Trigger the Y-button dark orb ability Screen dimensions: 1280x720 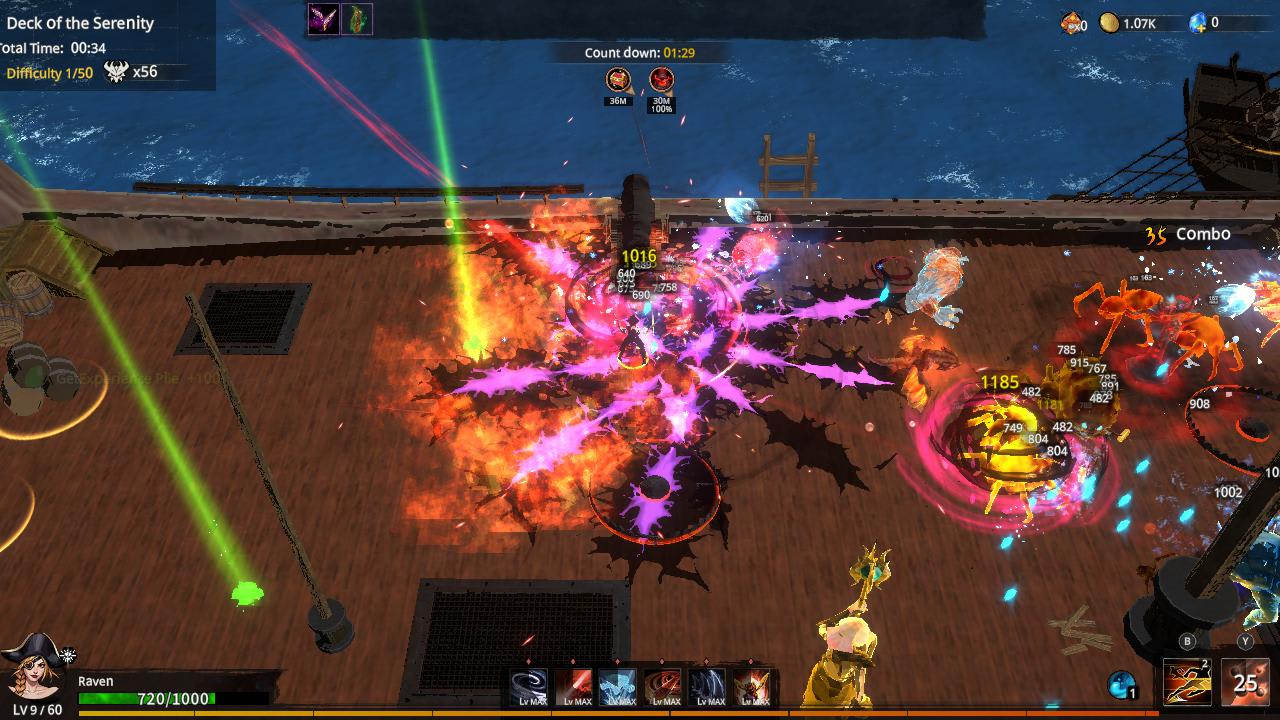(1245, 682)
